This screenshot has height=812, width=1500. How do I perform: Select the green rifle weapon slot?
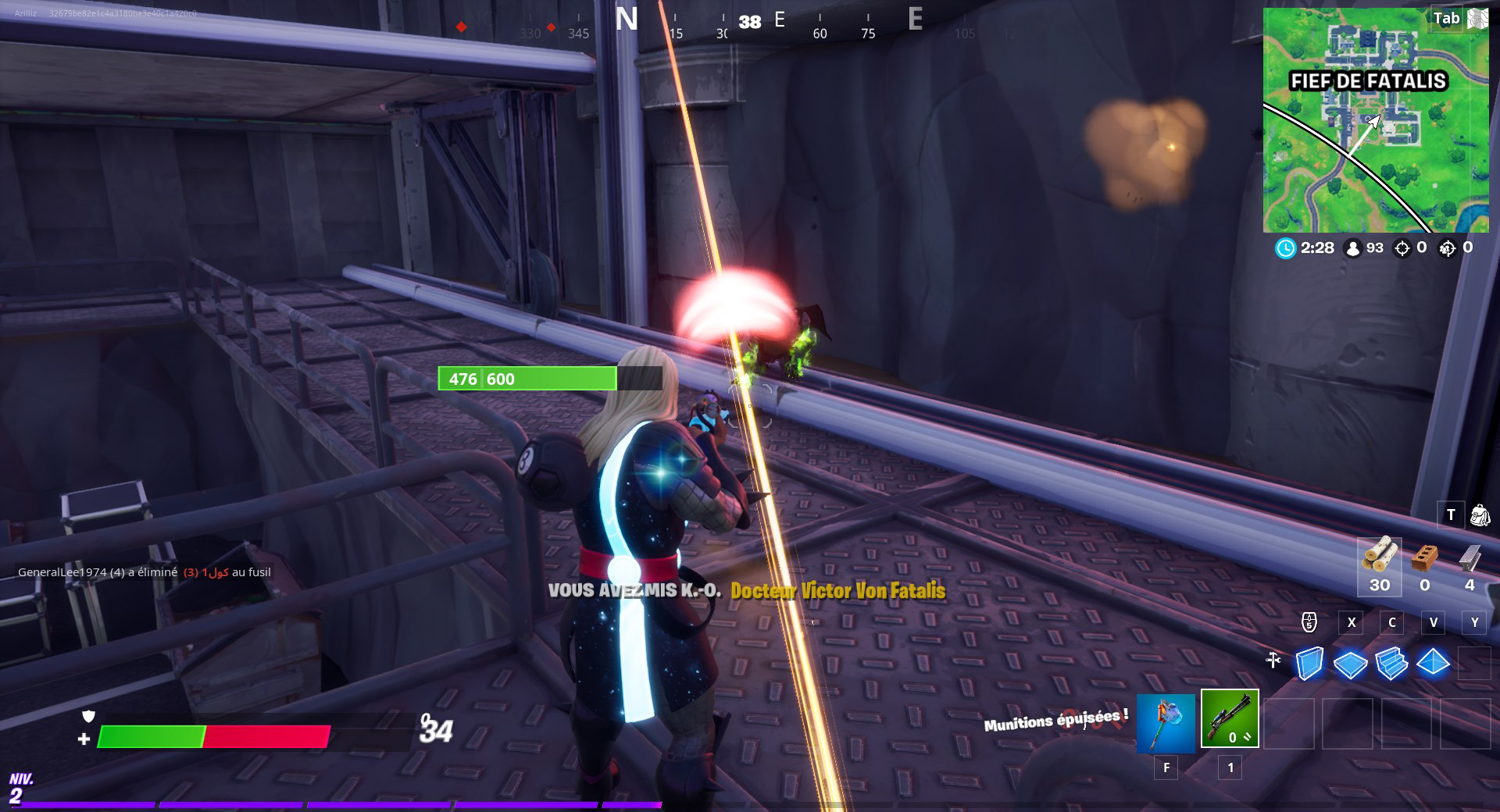point(1230,718)
